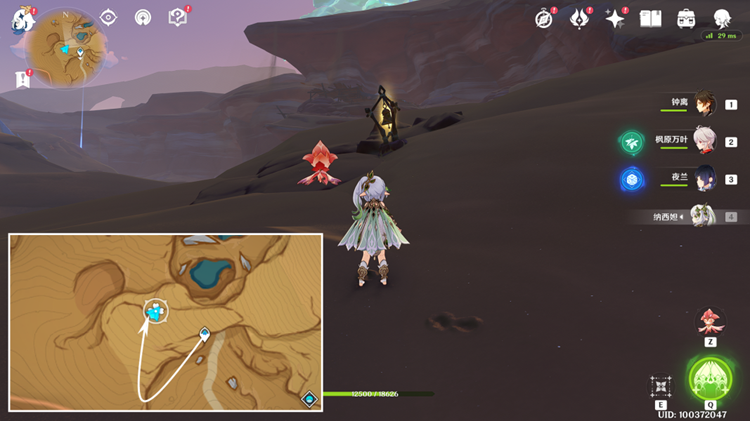Switch to party member 夜兰
750x421 pixels.
click(704, 180)
